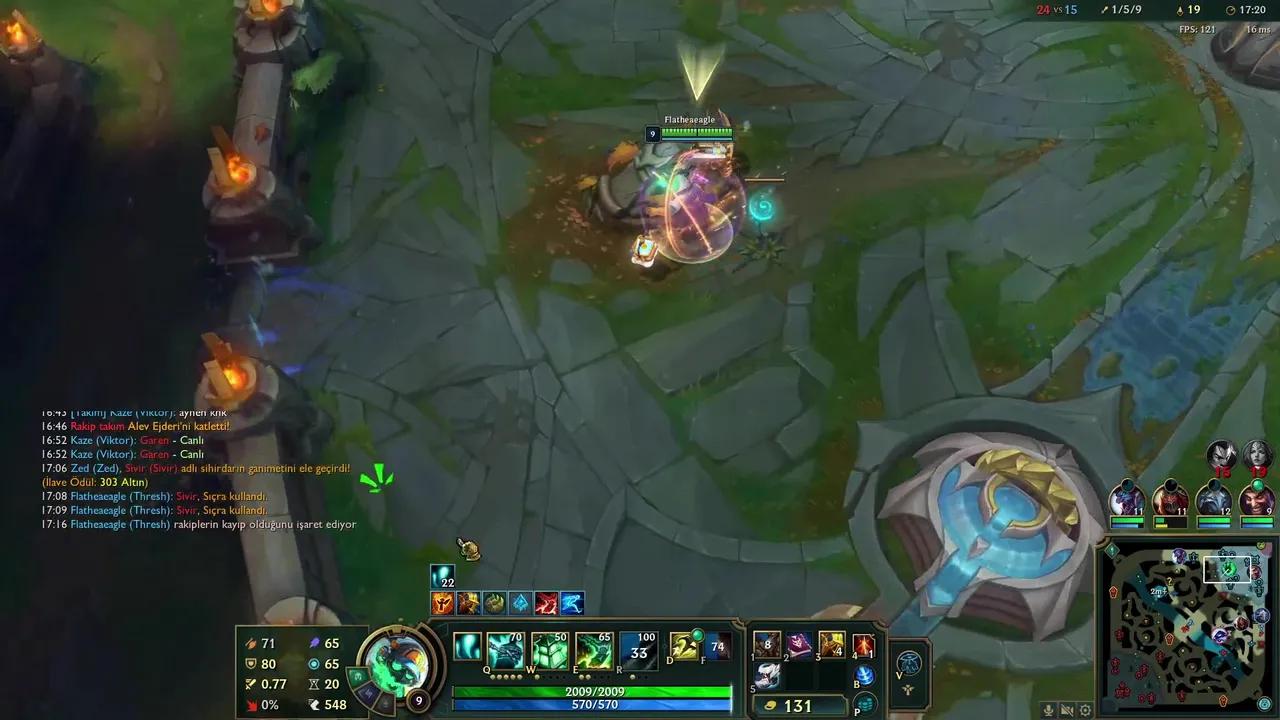
Task: Open the settings gear beside the minimap
Action: [1085, 710]
